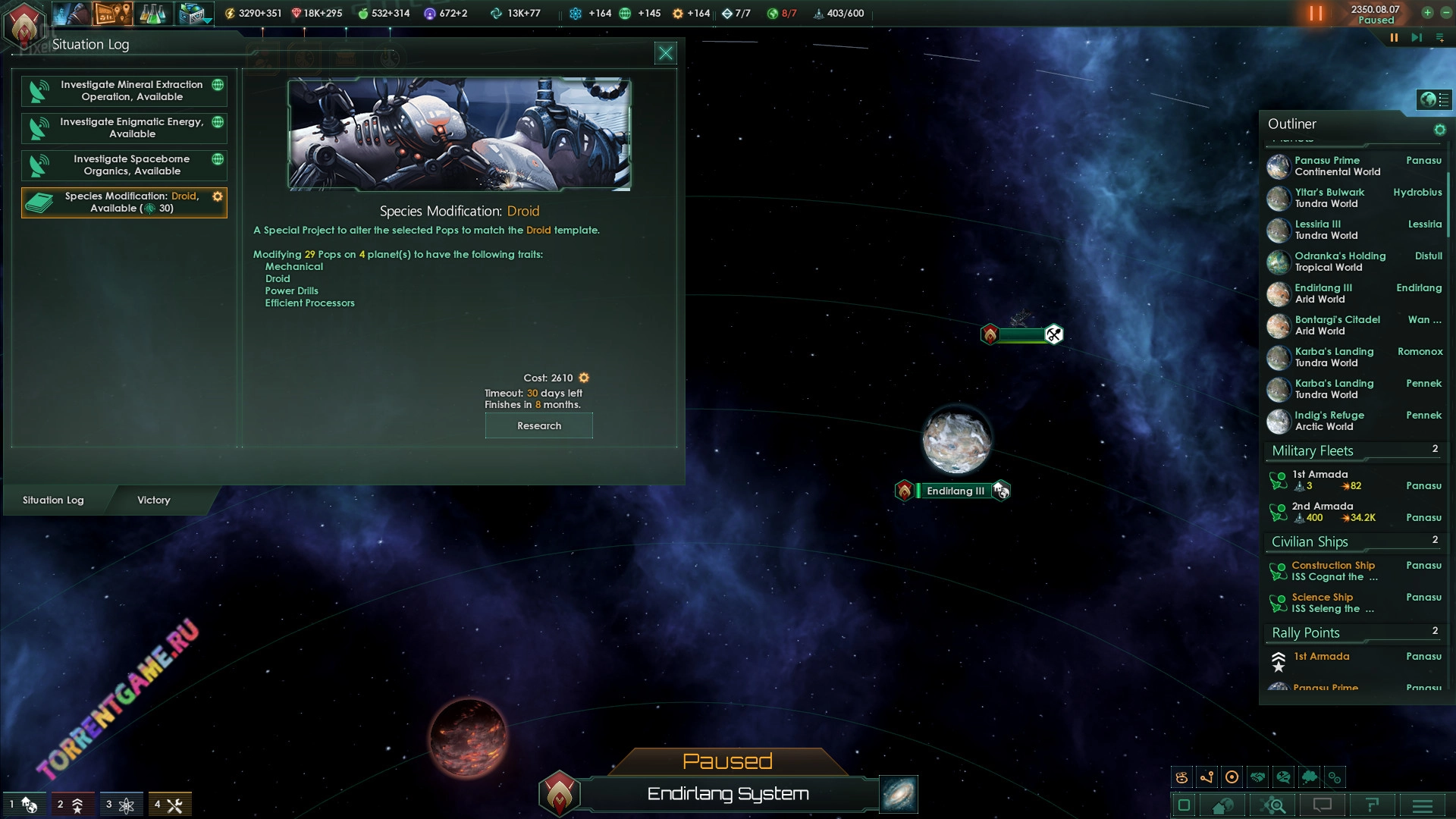Select Investigate Enigmatic Energy entry
The height and width of the screenshot is (819, 1456).
click(x=124, y=128)
